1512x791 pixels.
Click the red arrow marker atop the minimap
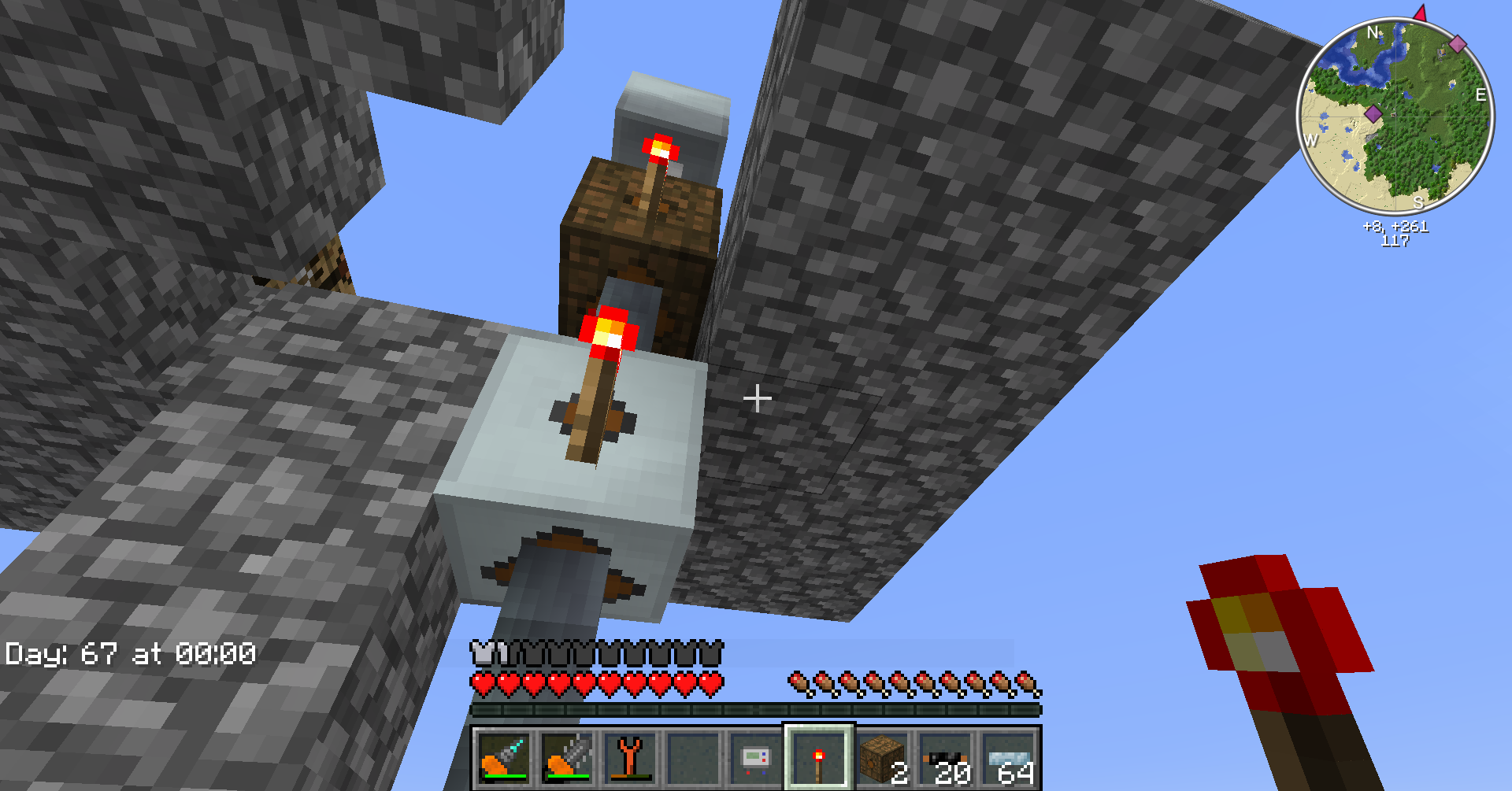tap(1420, 13)
